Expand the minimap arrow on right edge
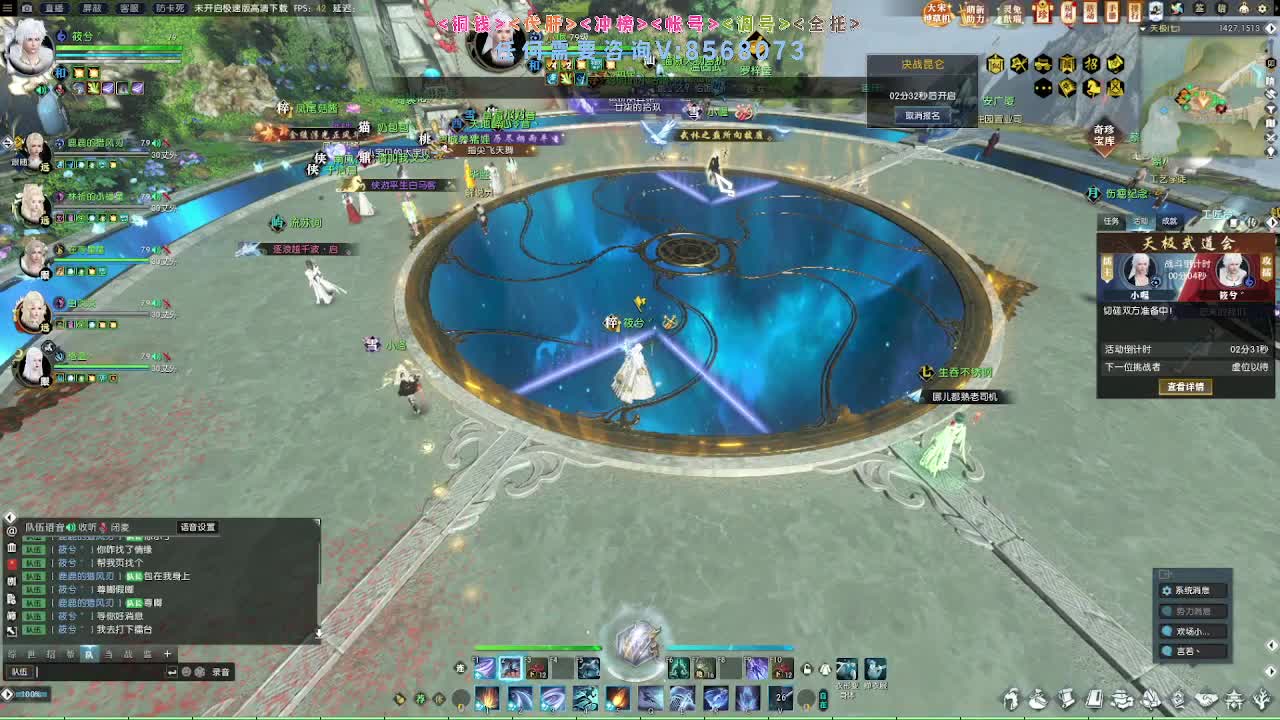 click(x=1271, y=28)
